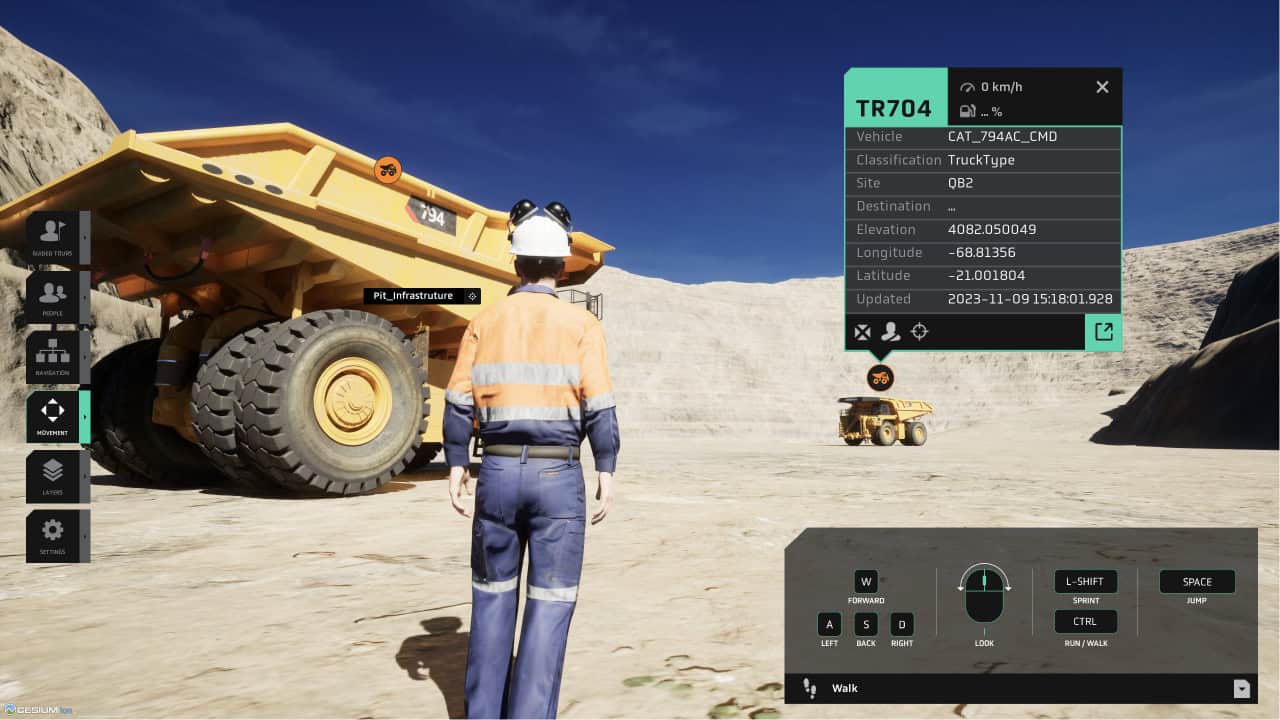Open the Guided Tours menu

(51, 237)
